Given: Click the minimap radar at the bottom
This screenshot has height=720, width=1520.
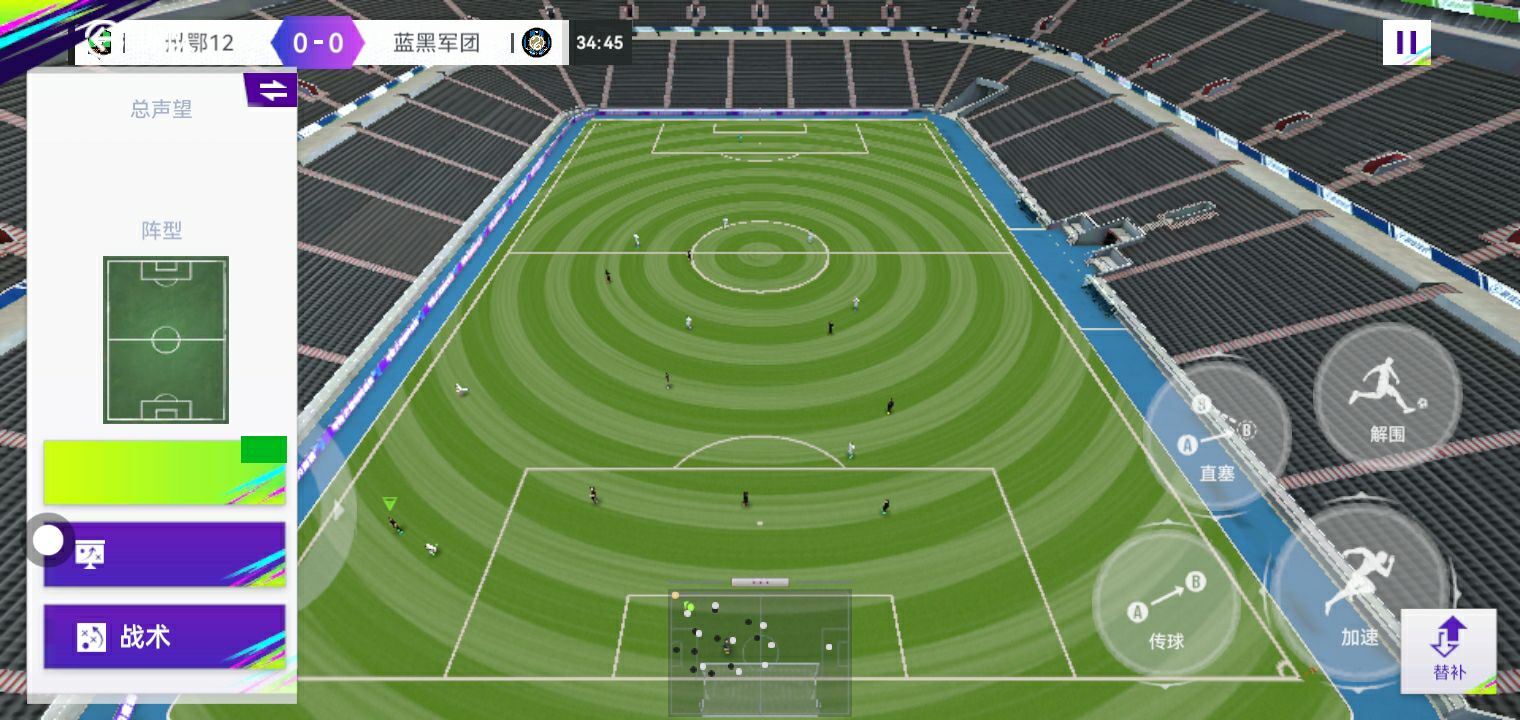Looking at the screenshot, I should click(760, 652).
